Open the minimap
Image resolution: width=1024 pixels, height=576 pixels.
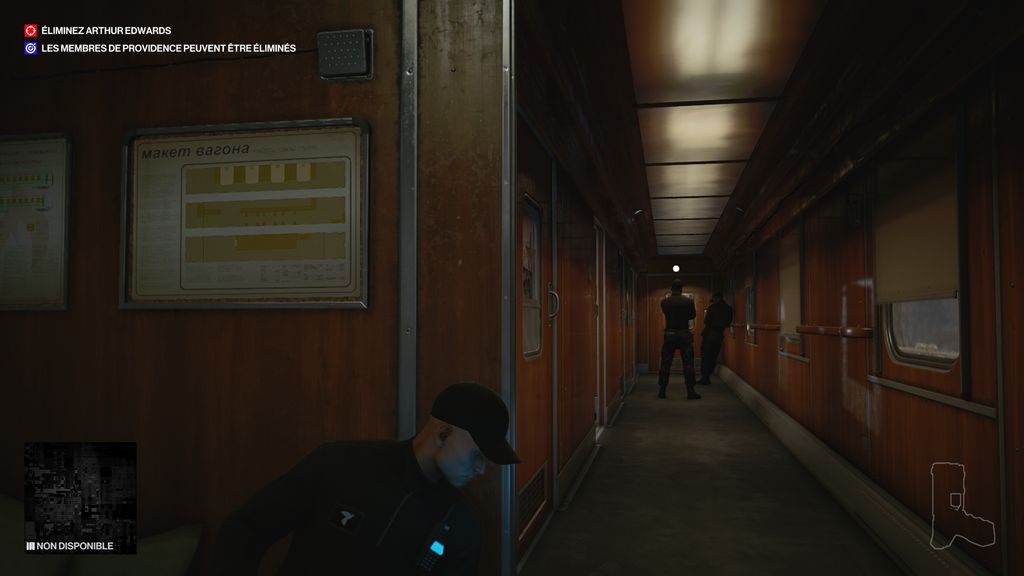80,489
